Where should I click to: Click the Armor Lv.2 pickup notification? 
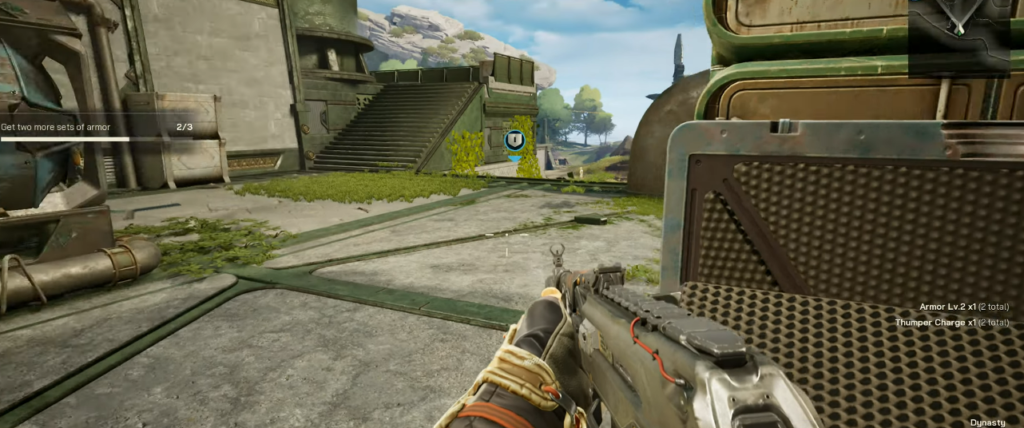963,307
